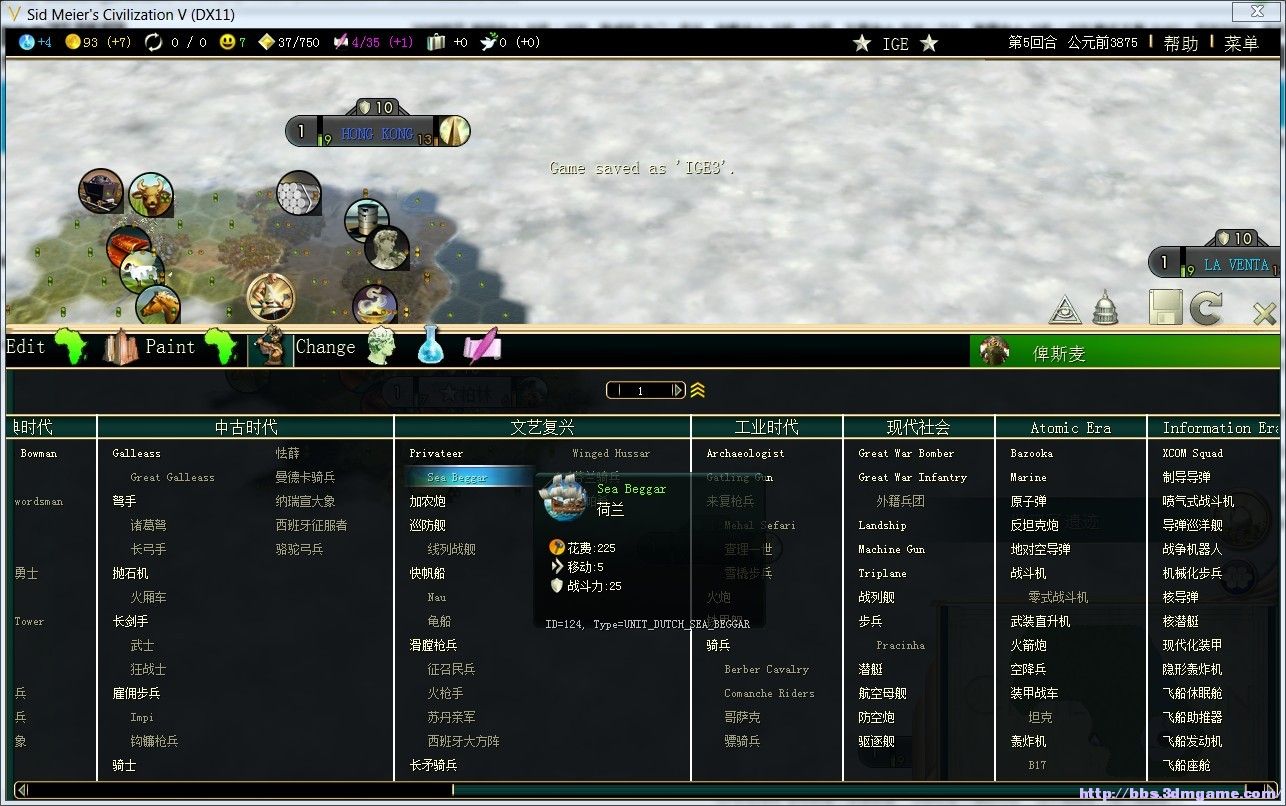Select the Great War Bomber unit
1286x806 pixels.
click(x=906, y=454)
